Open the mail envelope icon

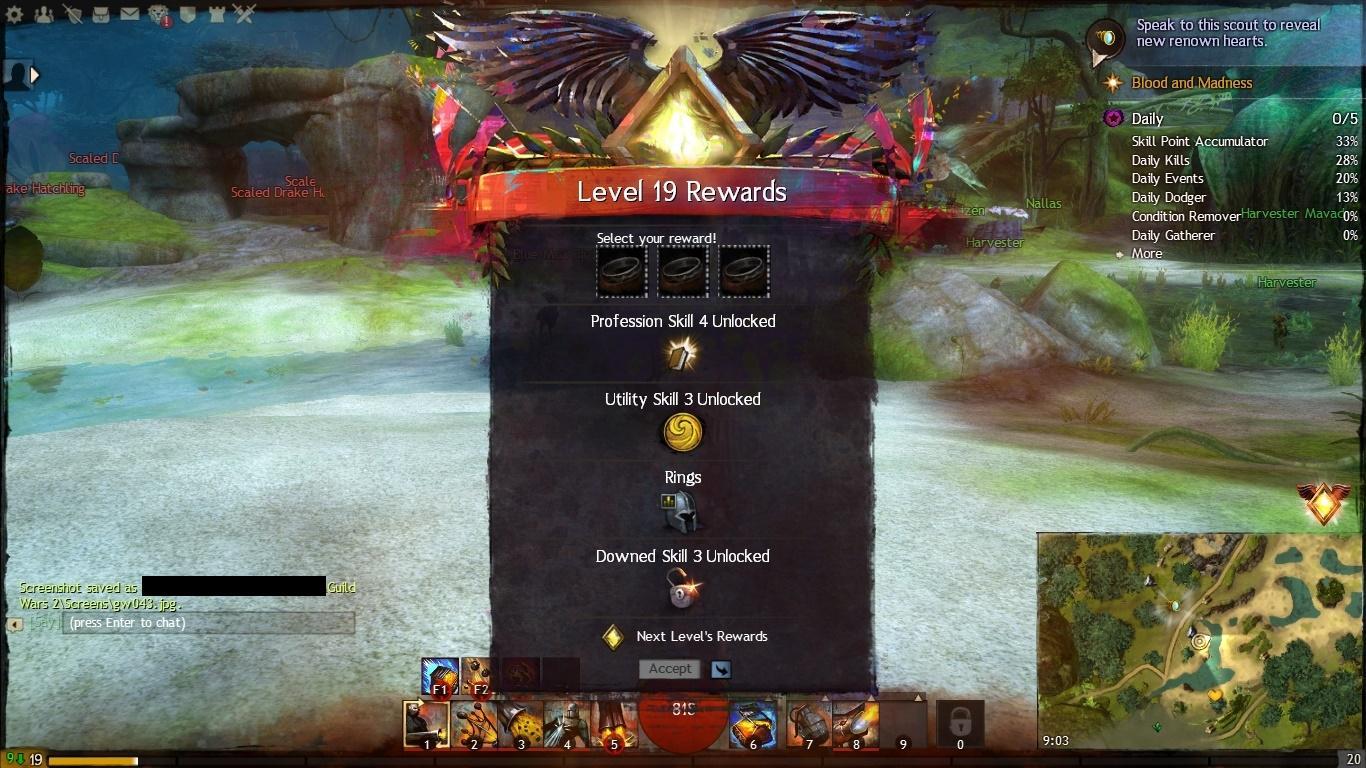click(130, 14)
